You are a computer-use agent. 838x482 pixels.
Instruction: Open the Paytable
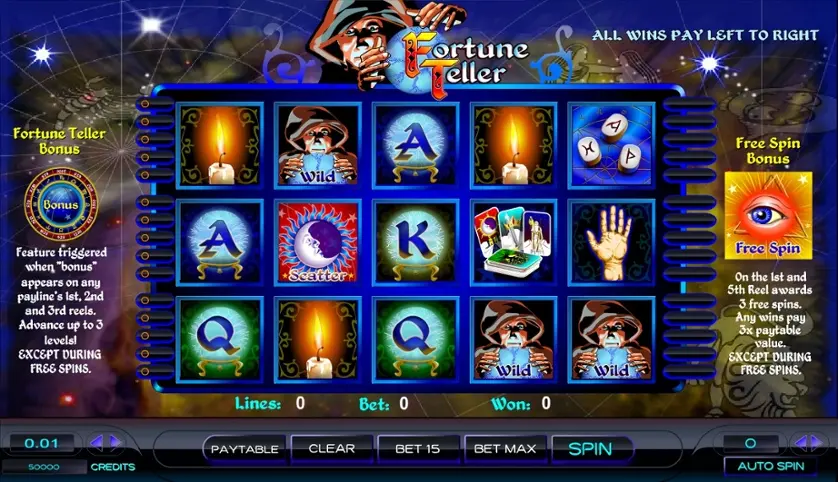(x=244, y=449)
